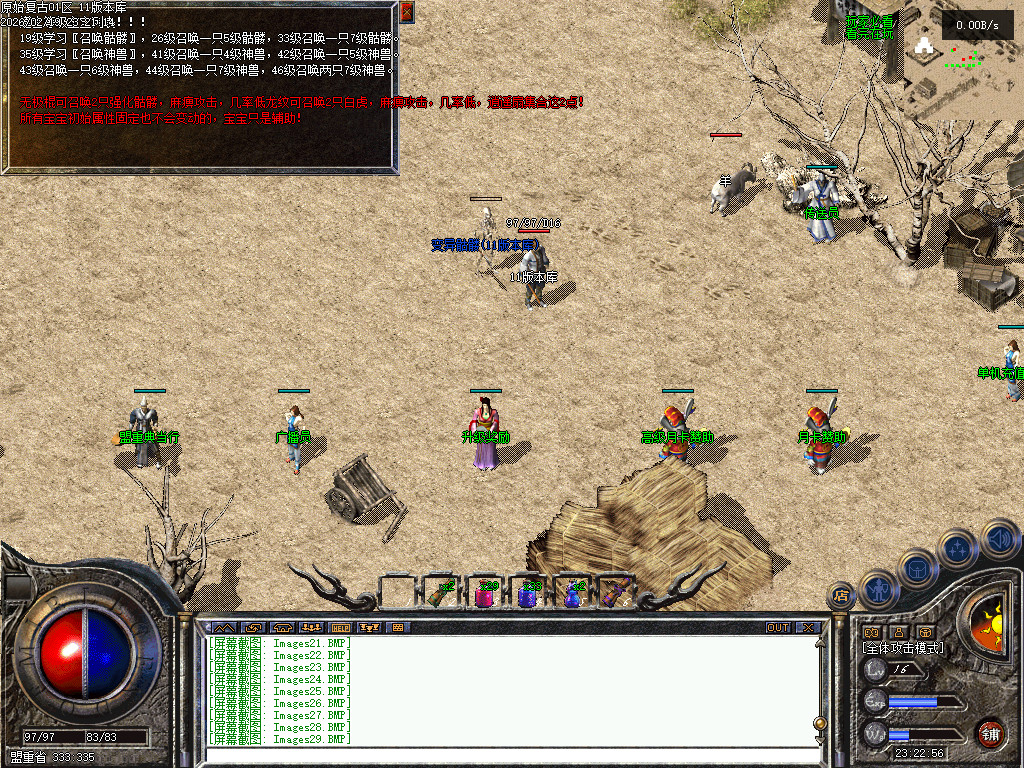Image resolution: width=1024 pixels, height=768 pixels.
Task: Open the orange 店 shop button
Action: [842, 597]
